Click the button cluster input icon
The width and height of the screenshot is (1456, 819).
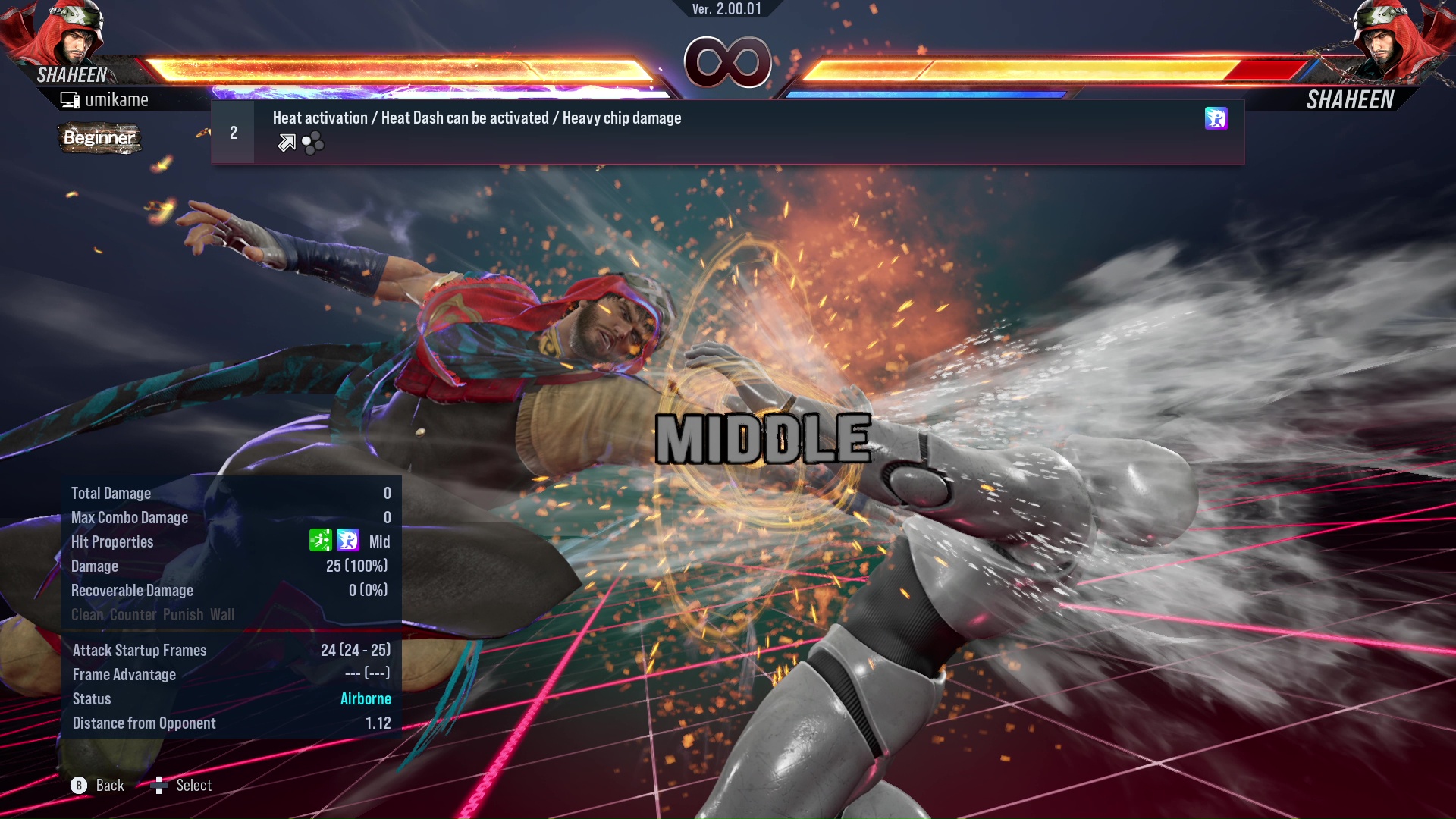click(x=312, y=142)
